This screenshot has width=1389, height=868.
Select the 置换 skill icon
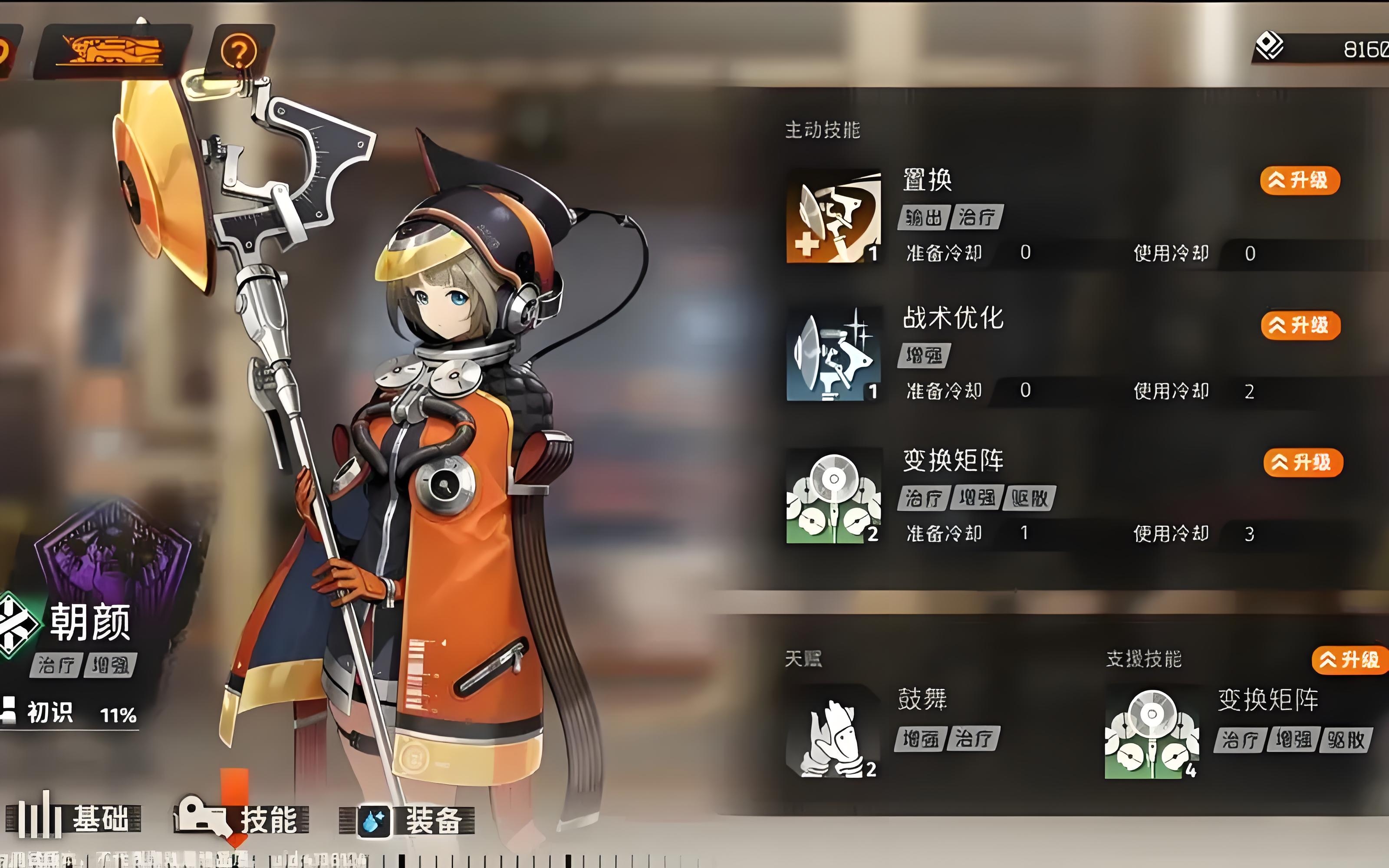click(x=833, y=216)
